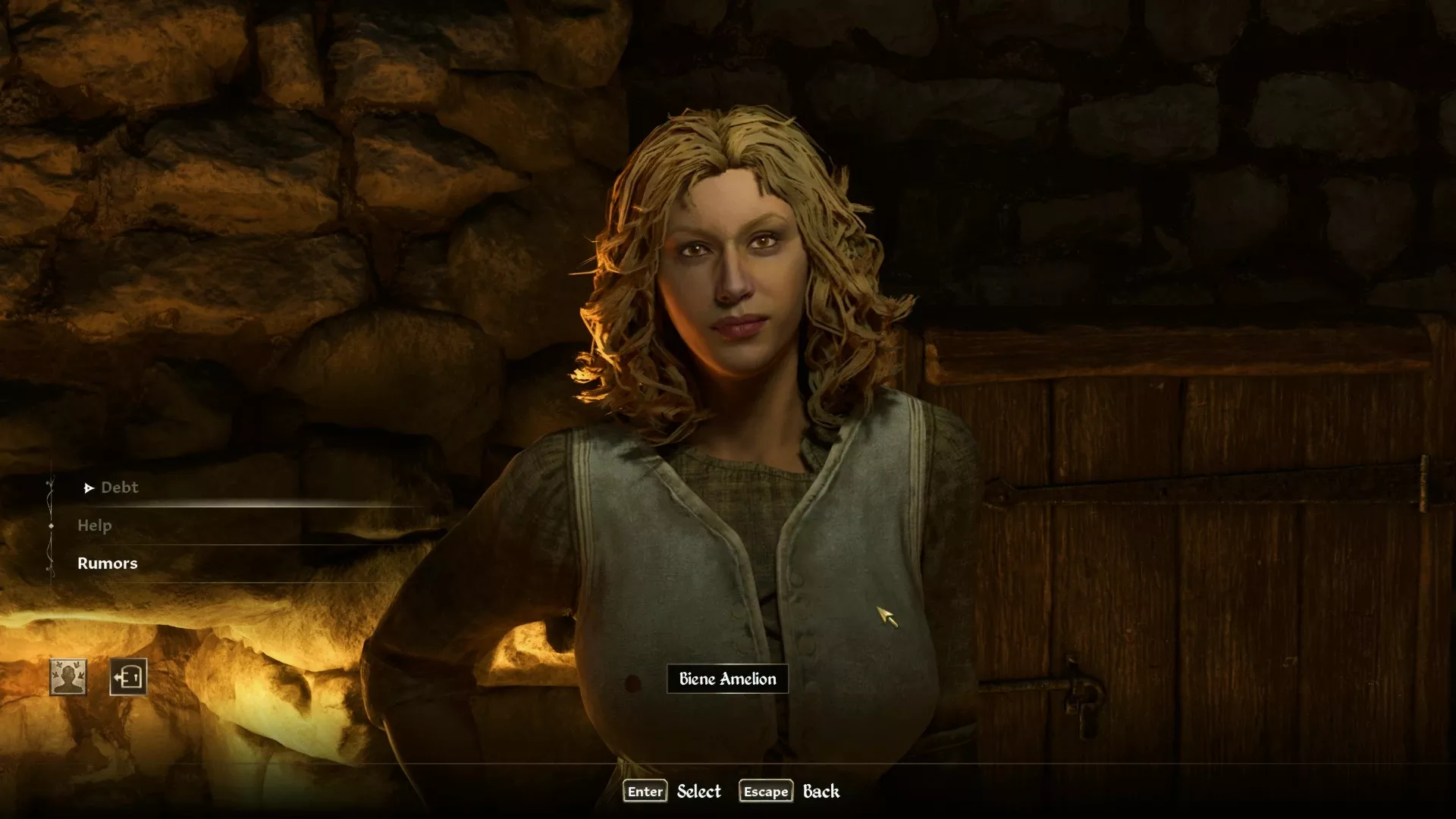This screenshot has height=819, width=1456.
Task: Click the Back label beside Escape
Action: (x=821, y=791)
